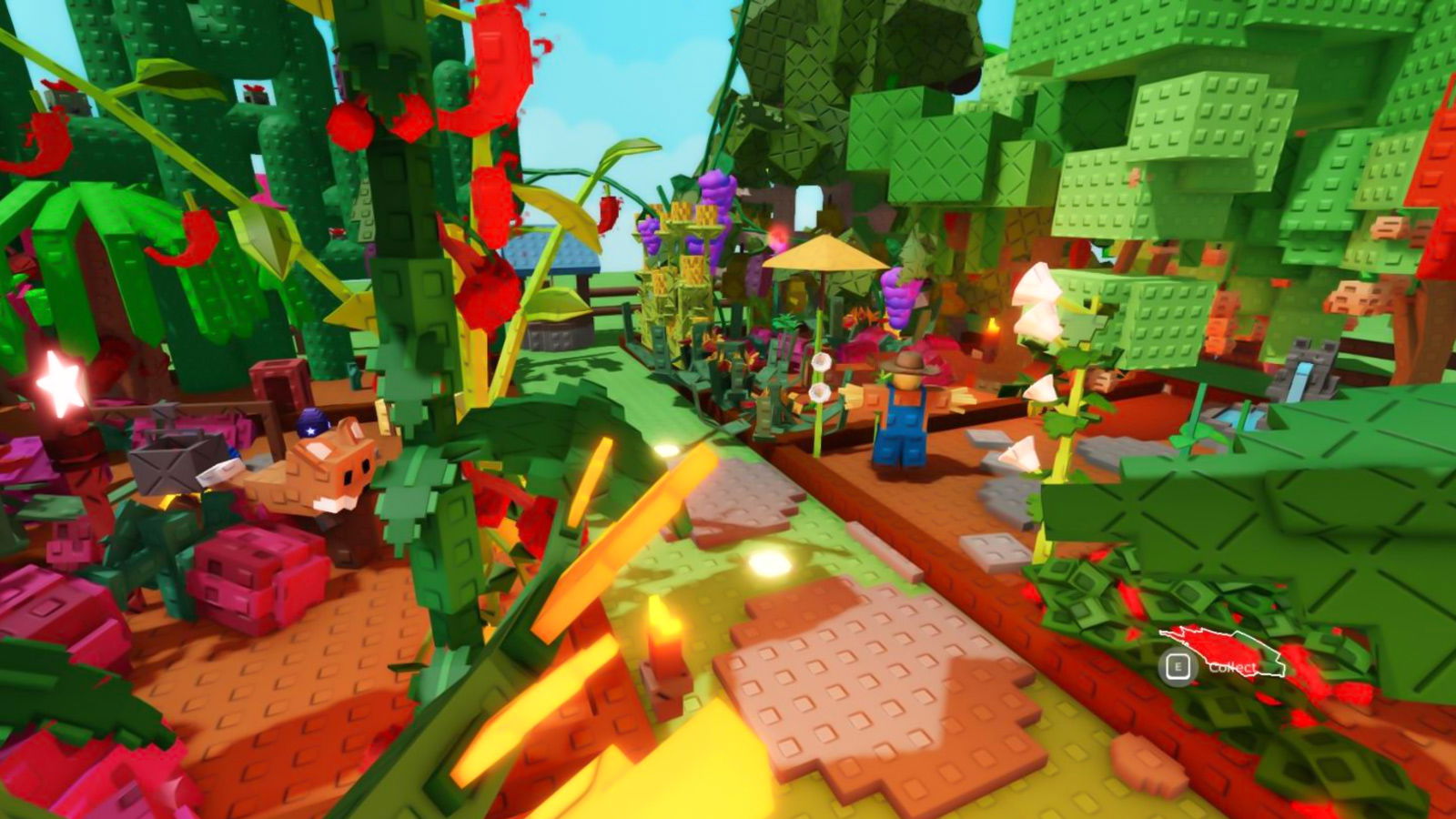This screenshot has height=819, width=1456.
Task: Click the E key prompt icon
Action: 1178,666
